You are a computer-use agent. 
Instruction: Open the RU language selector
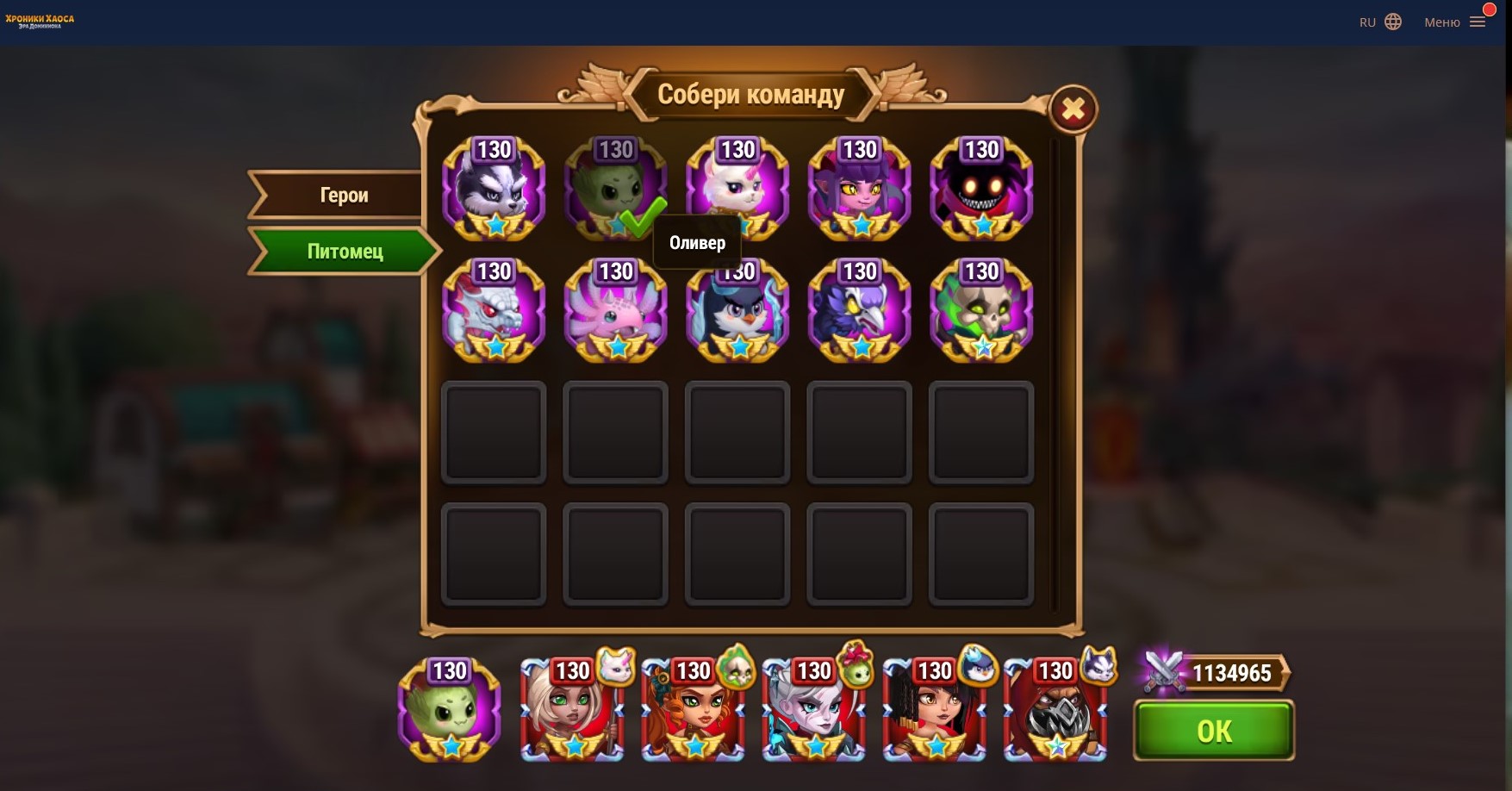coord(1380,22)
